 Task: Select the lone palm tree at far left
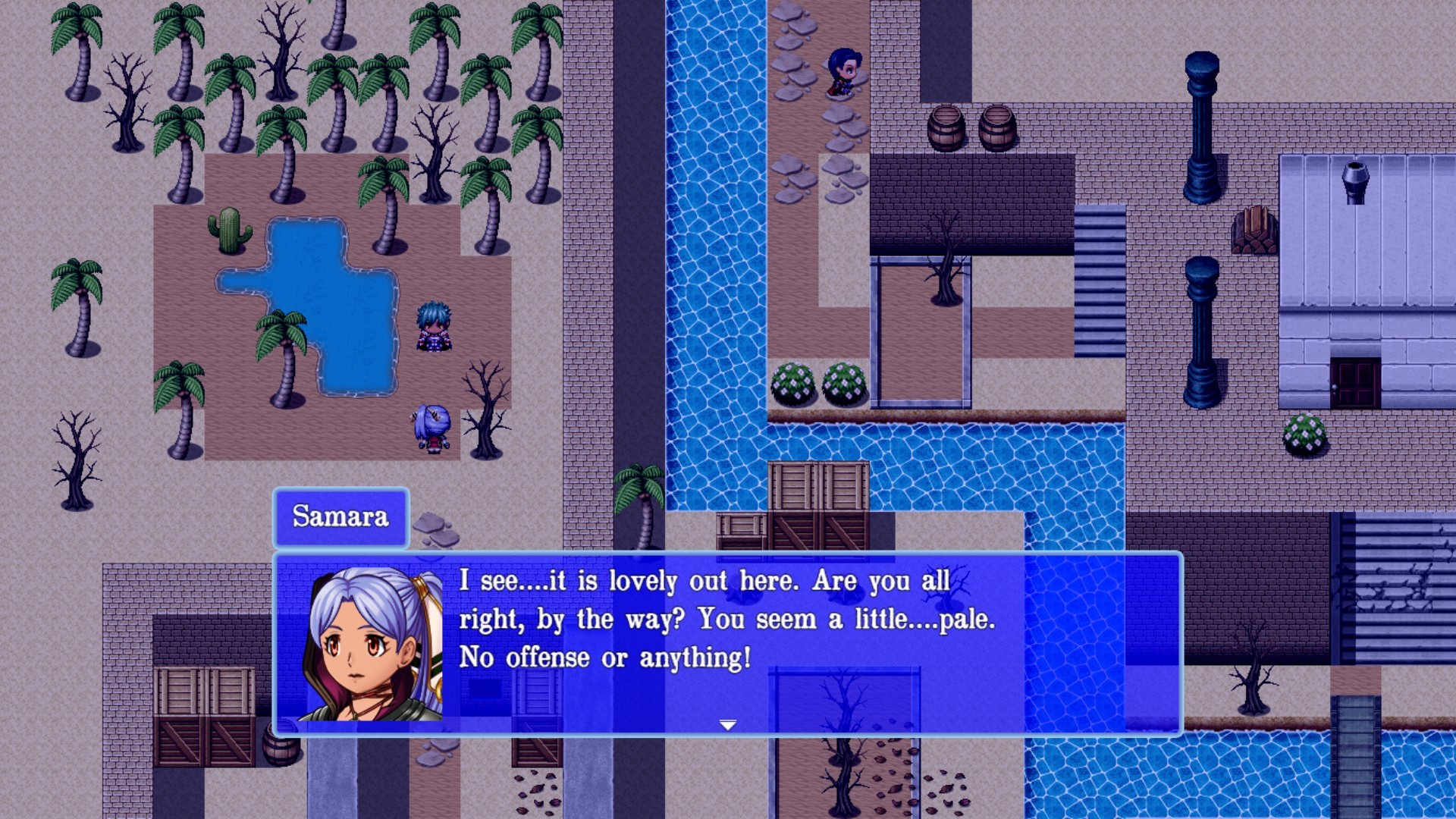[x=76, y=303]
